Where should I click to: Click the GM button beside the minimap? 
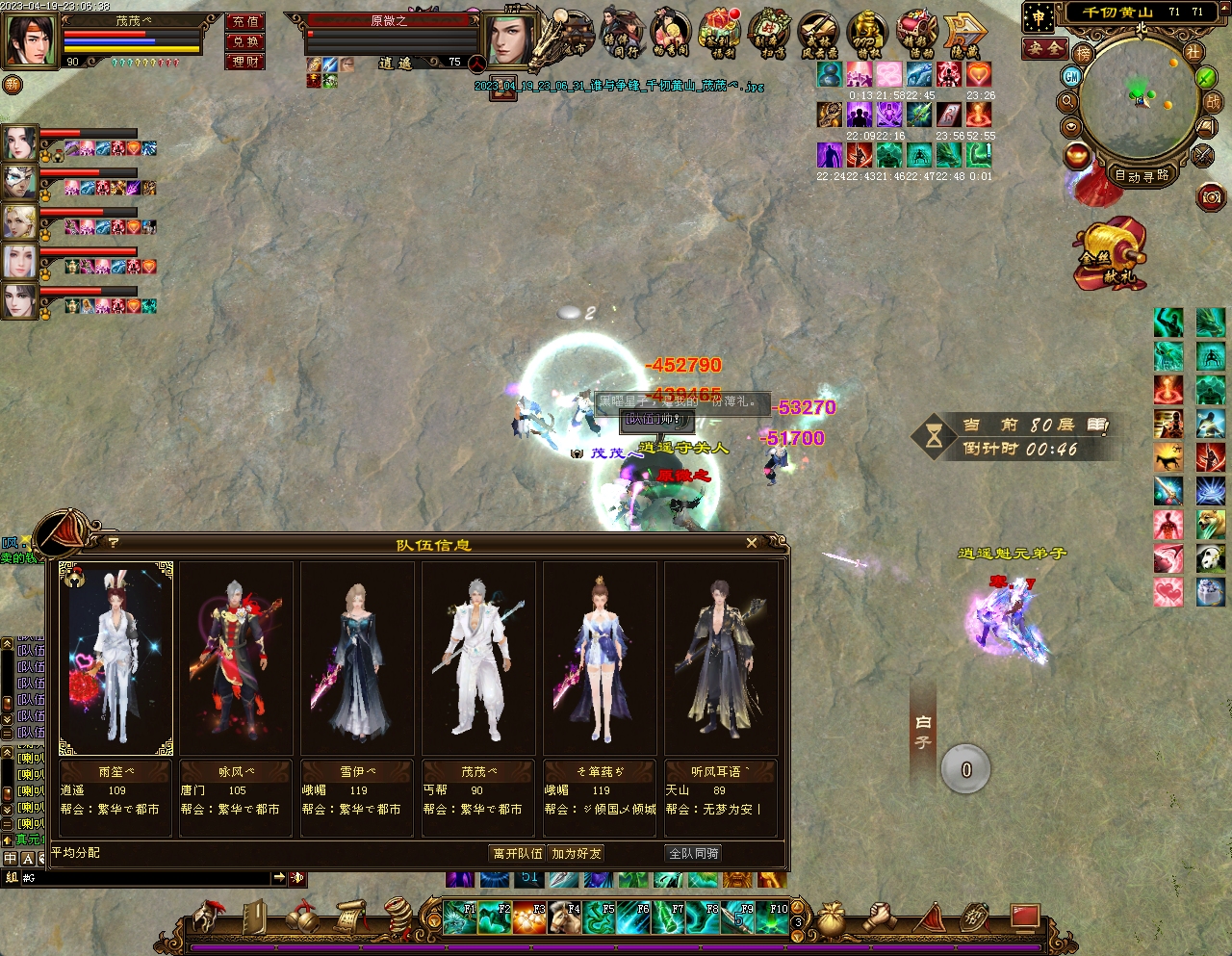click(x=1071, y=76)
